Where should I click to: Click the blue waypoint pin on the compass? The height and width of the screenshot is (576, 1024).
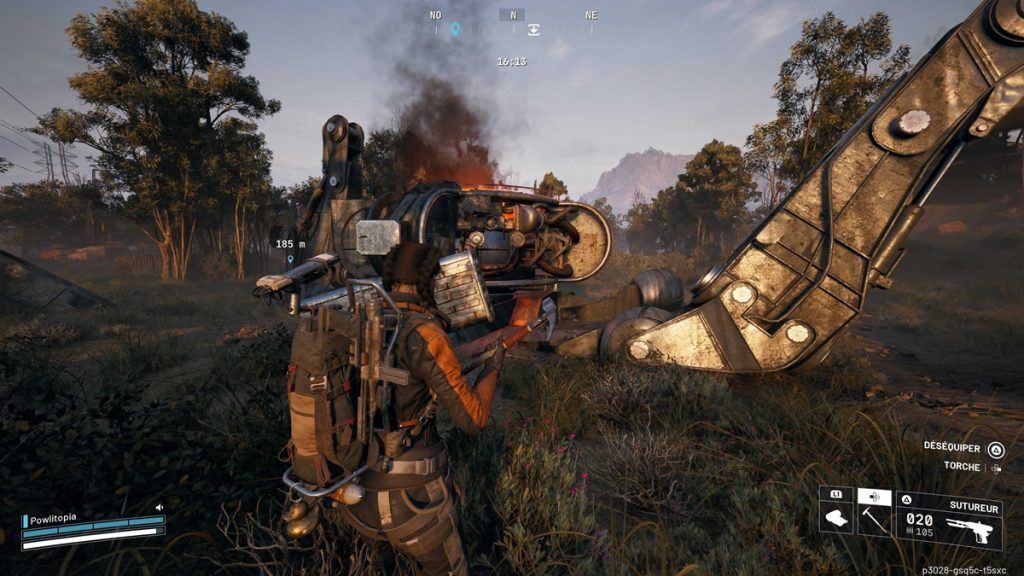click(x=455, y=30)
